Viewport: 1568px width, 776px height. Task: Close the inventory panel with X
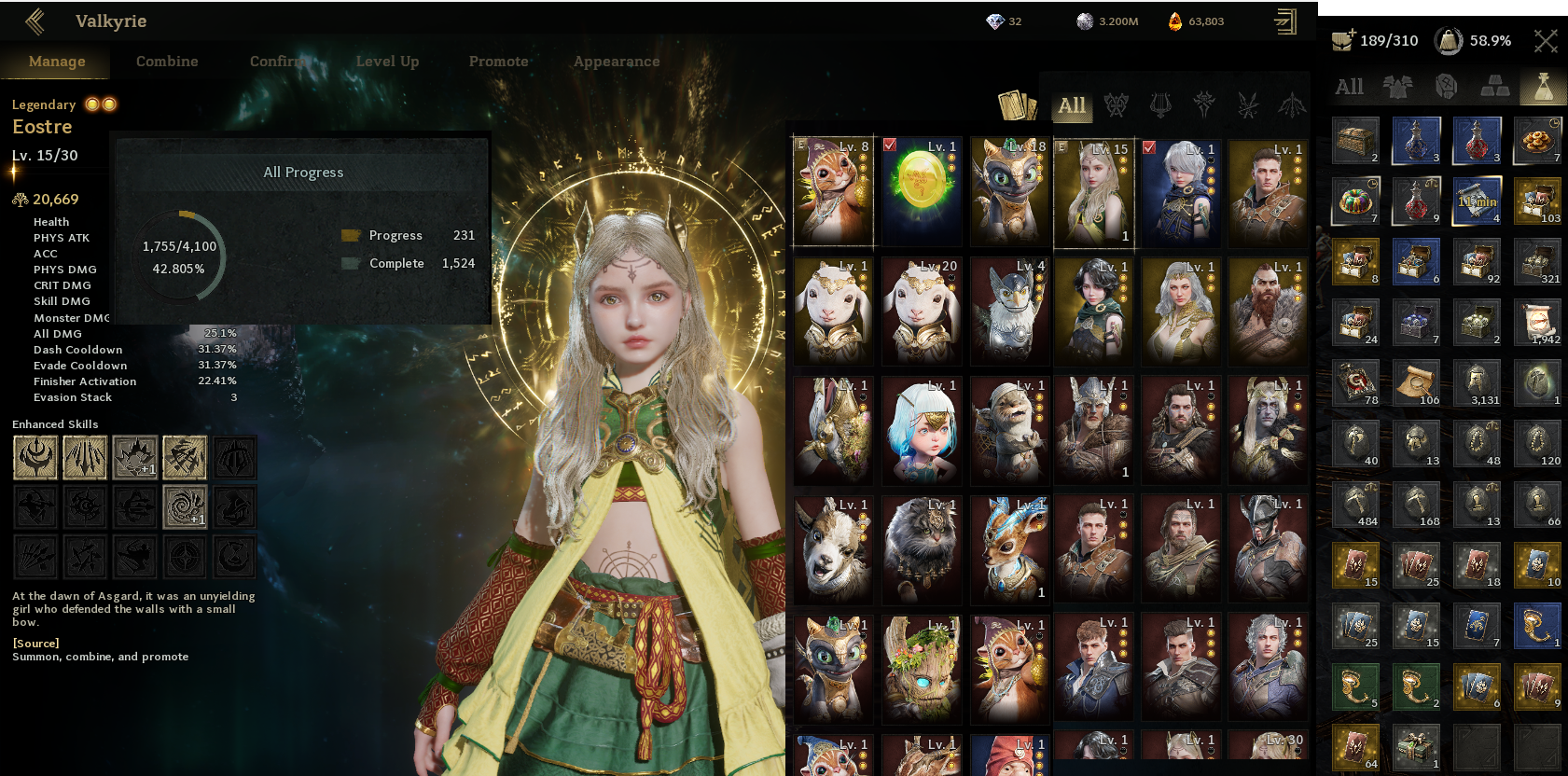click(1546, 41)
